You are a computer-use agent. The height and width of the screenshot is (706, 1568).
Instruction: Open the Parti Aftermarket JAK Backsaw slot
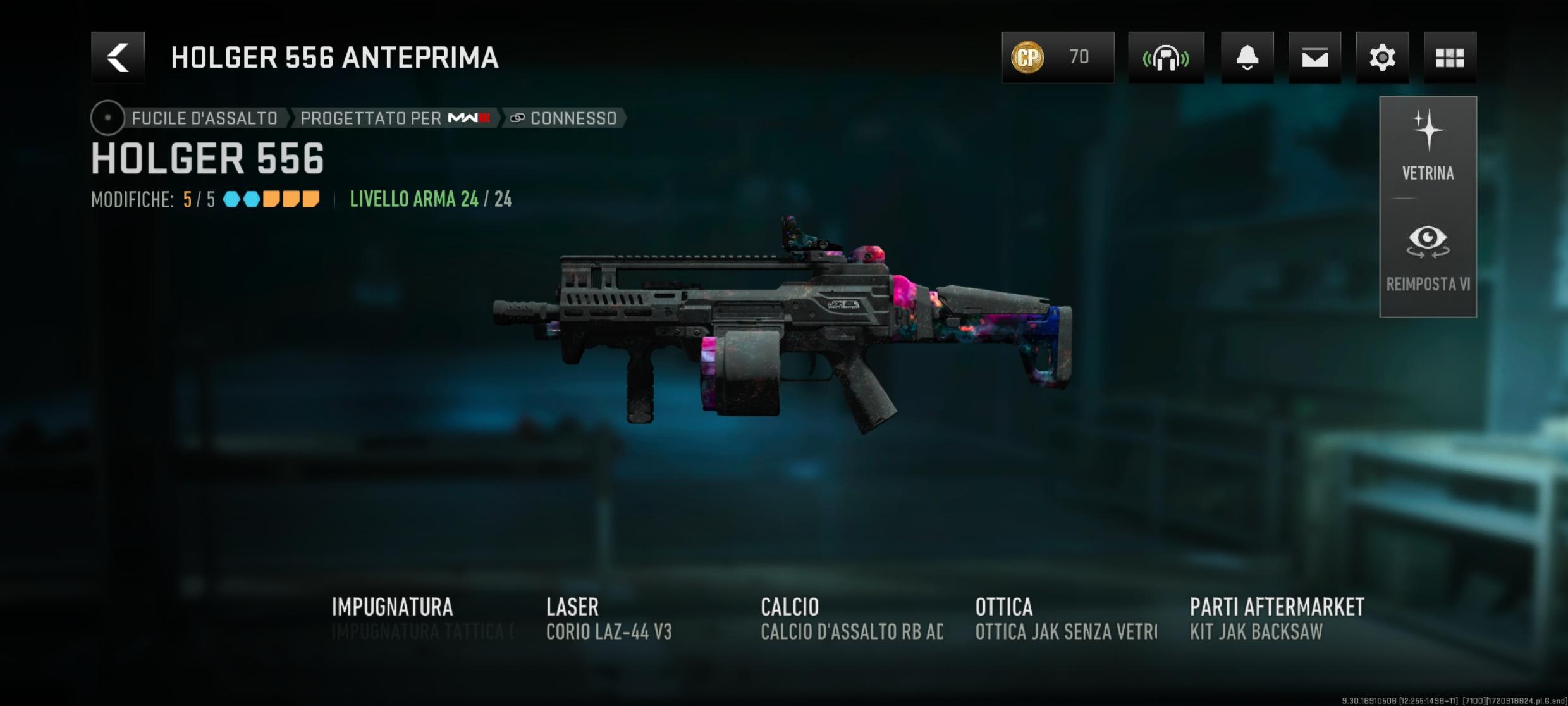[1277, 618]
